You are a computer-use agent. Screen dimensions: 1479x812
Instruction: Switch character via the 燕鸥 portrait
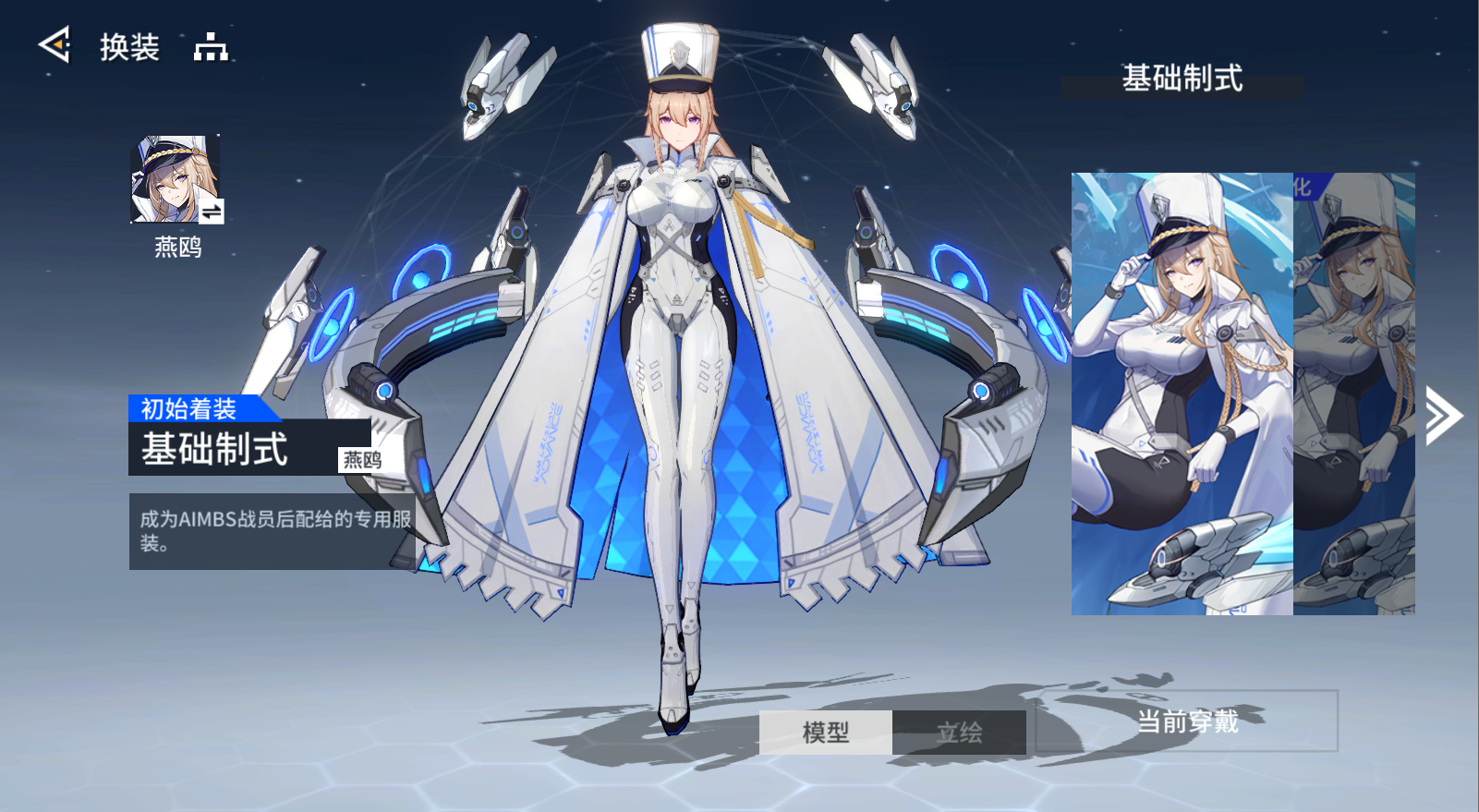coord(176,180)
